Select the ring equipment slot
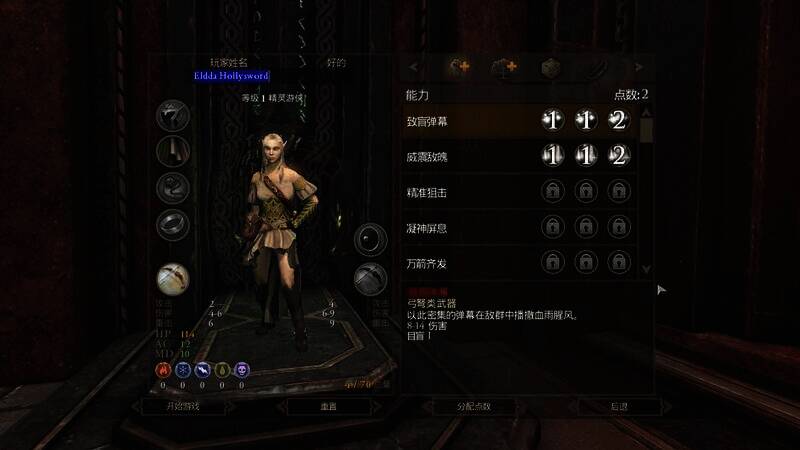The image size is (800, 450). point(172,224)
